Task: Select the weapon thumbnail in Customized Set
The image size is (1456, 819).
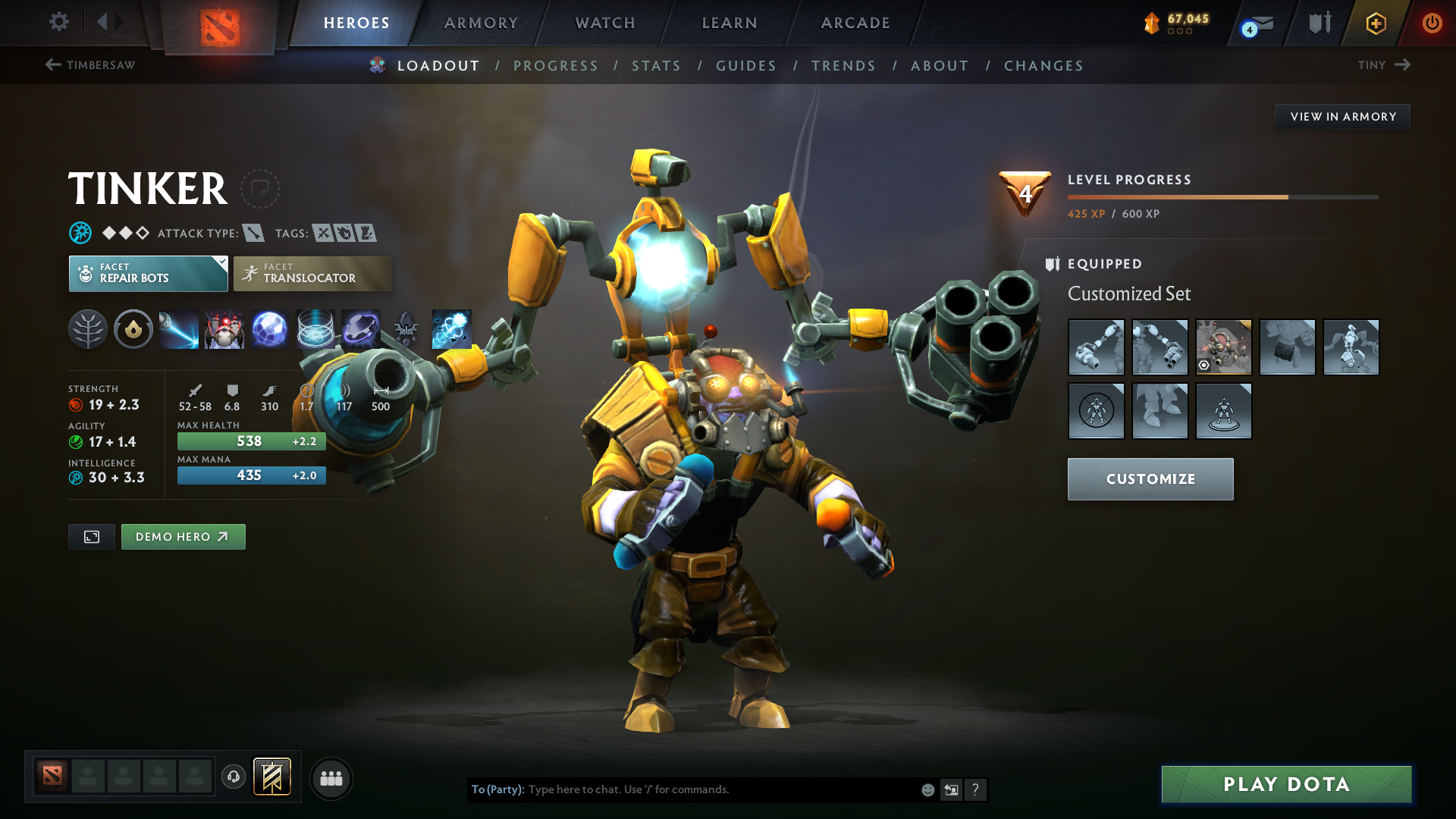Action: [1097, 347]
